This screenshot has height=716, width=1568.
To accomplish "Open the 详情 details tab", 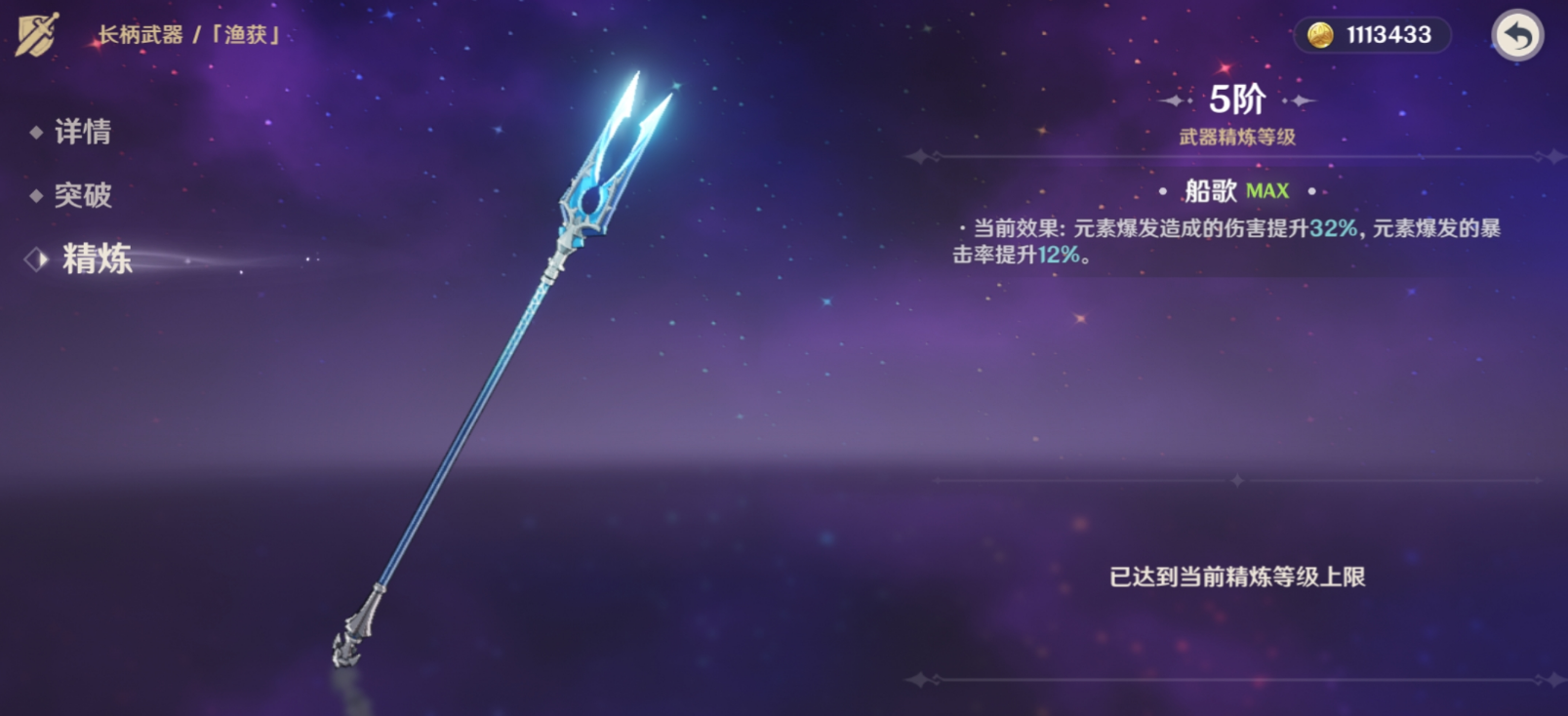I will [82, 132].
